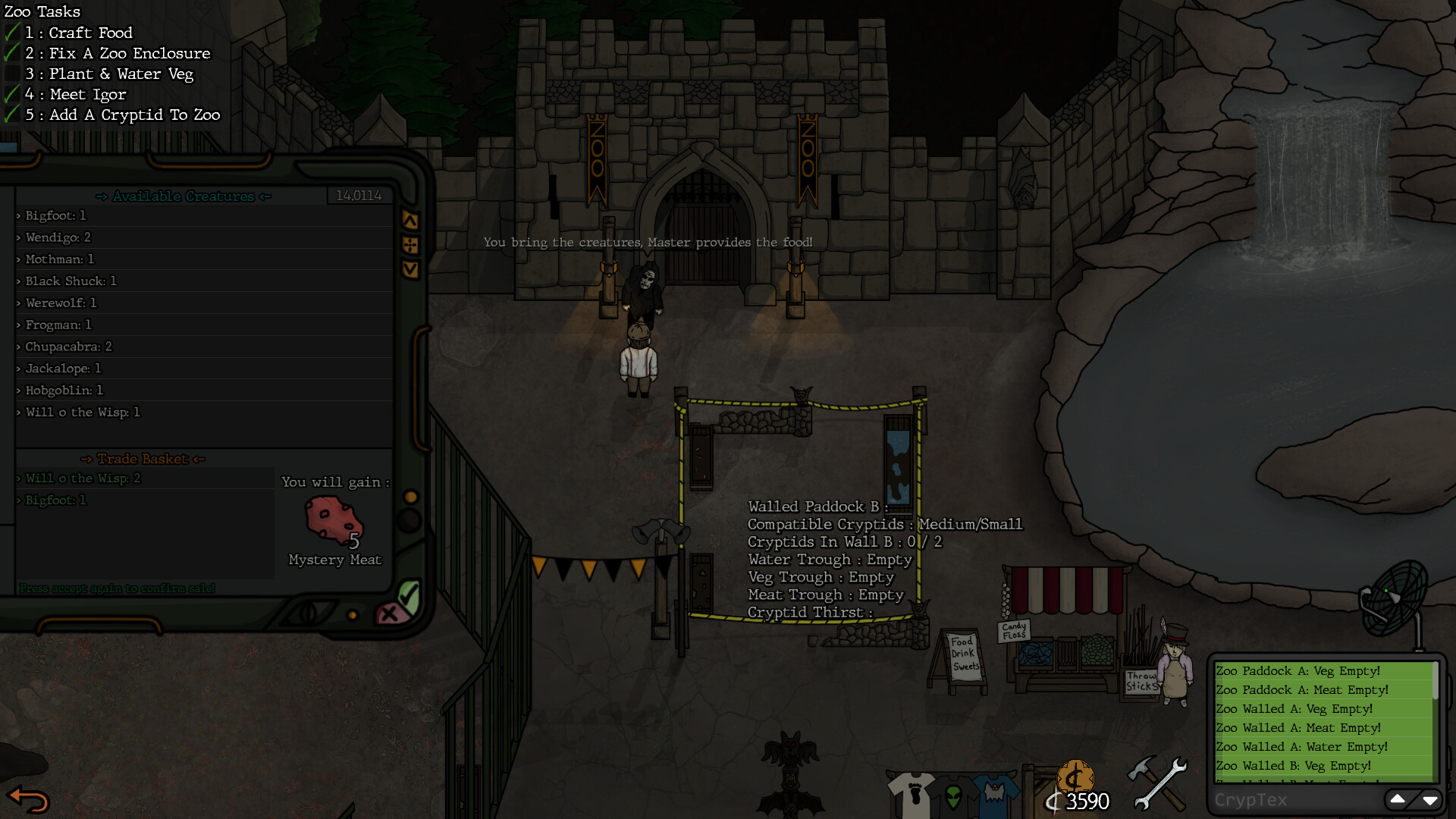This screenshot has height=819, width=1456.
Task: Choose the Frogman row
Action: click(58, 325)
